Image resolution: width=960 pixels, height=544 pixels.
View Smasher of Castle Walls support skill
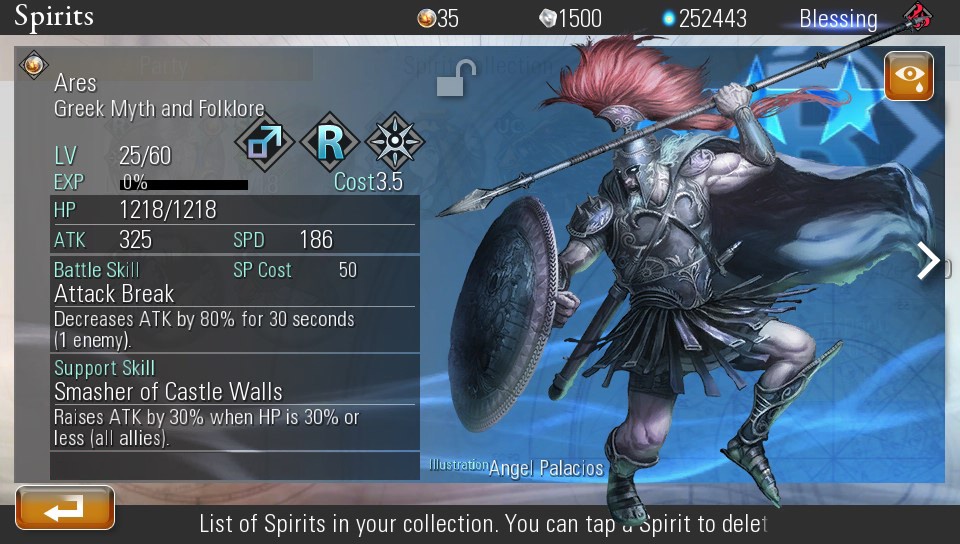point(168,392)
